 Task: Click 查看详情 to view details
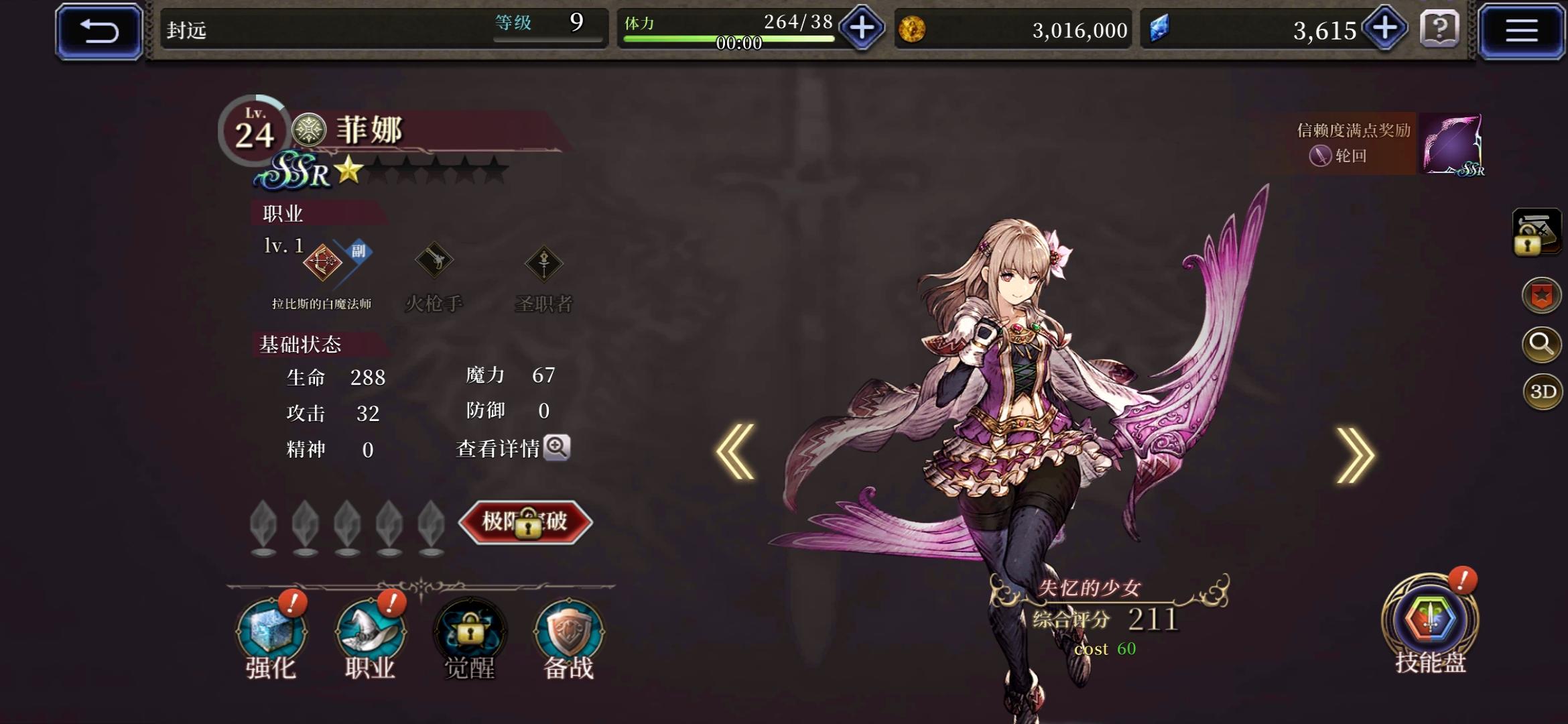512,449
